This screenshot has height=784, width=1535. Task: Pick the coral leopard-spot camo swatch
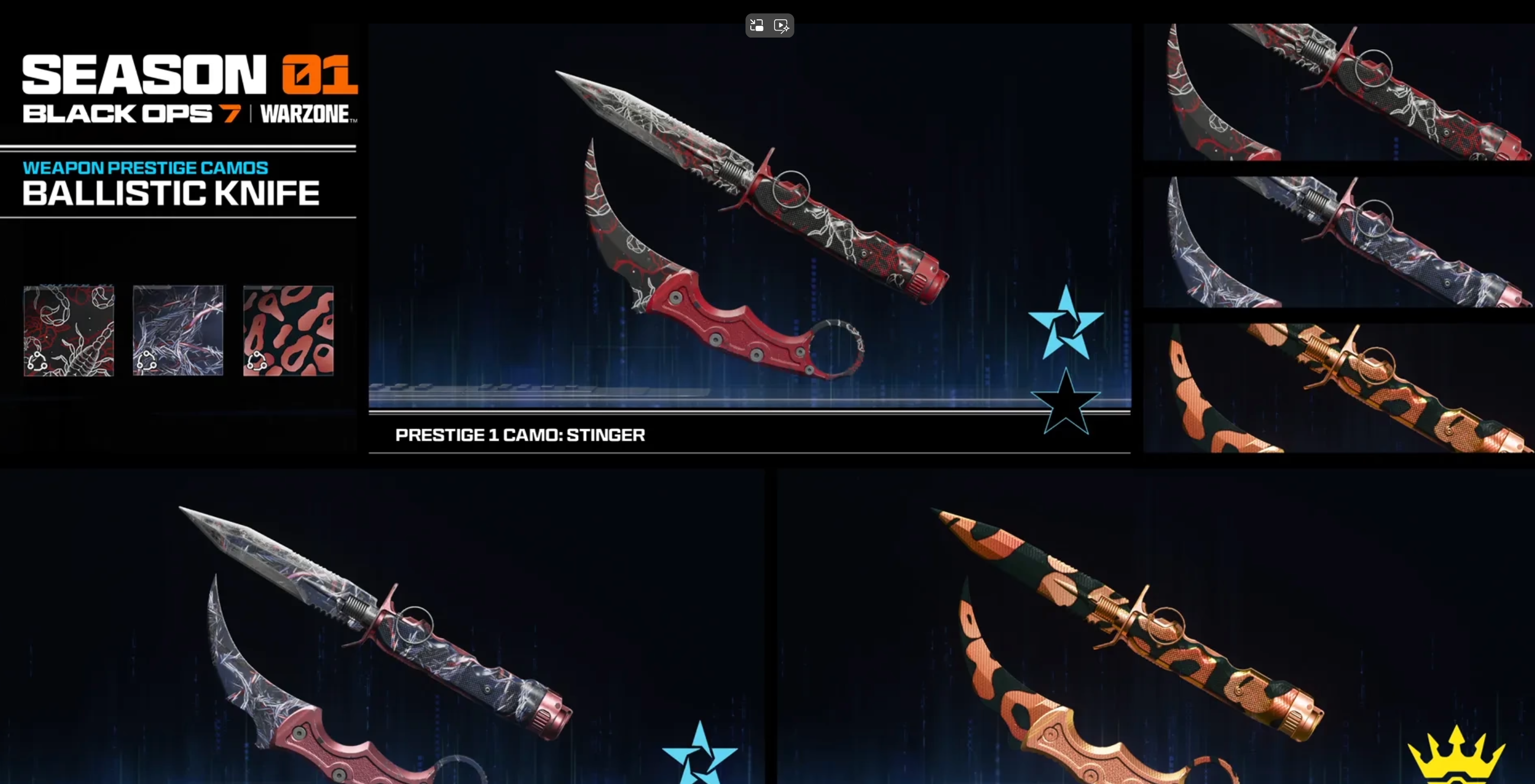point(288,331)
